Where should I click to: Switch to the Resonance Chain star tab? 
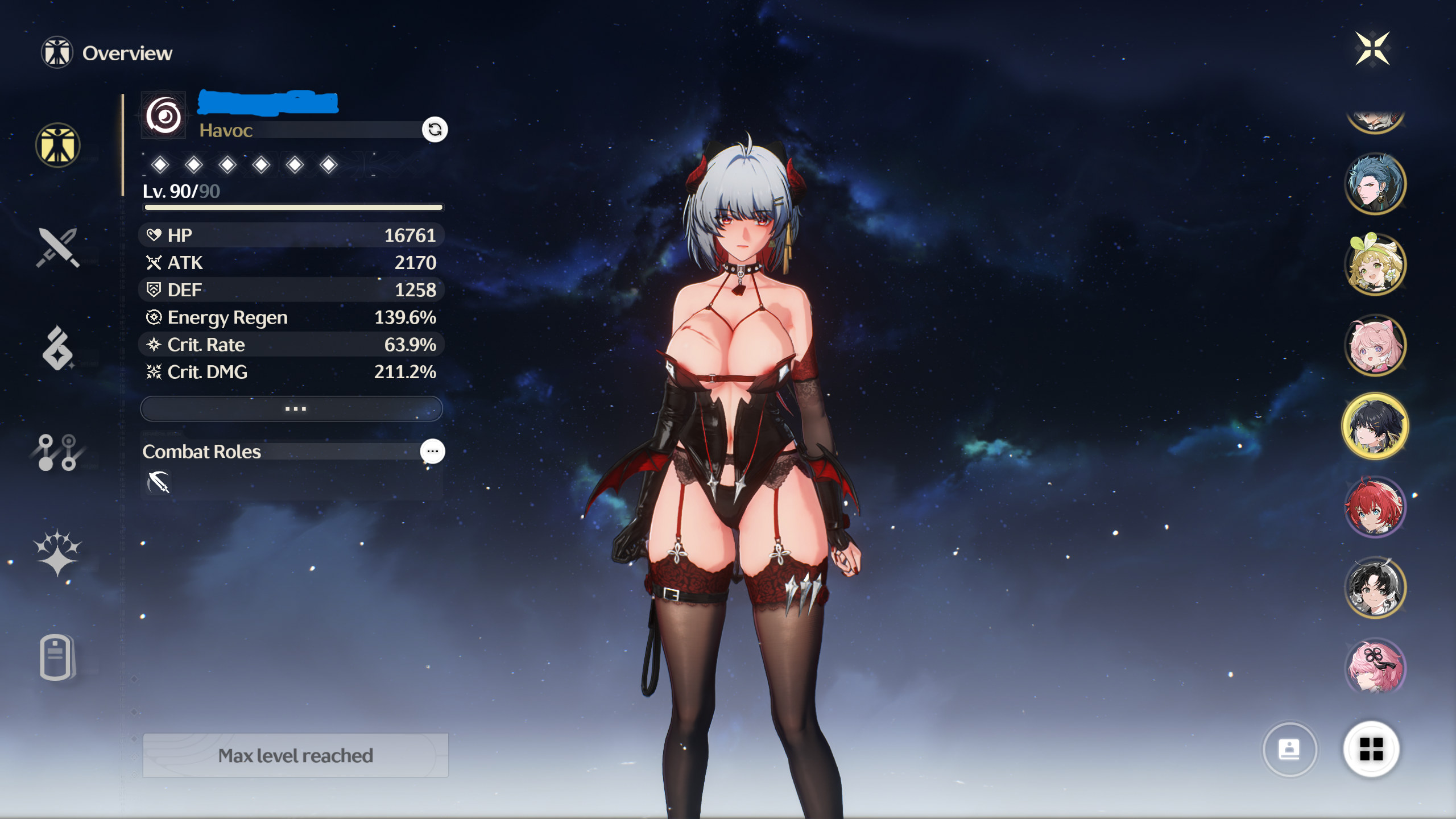click(57, 553)
